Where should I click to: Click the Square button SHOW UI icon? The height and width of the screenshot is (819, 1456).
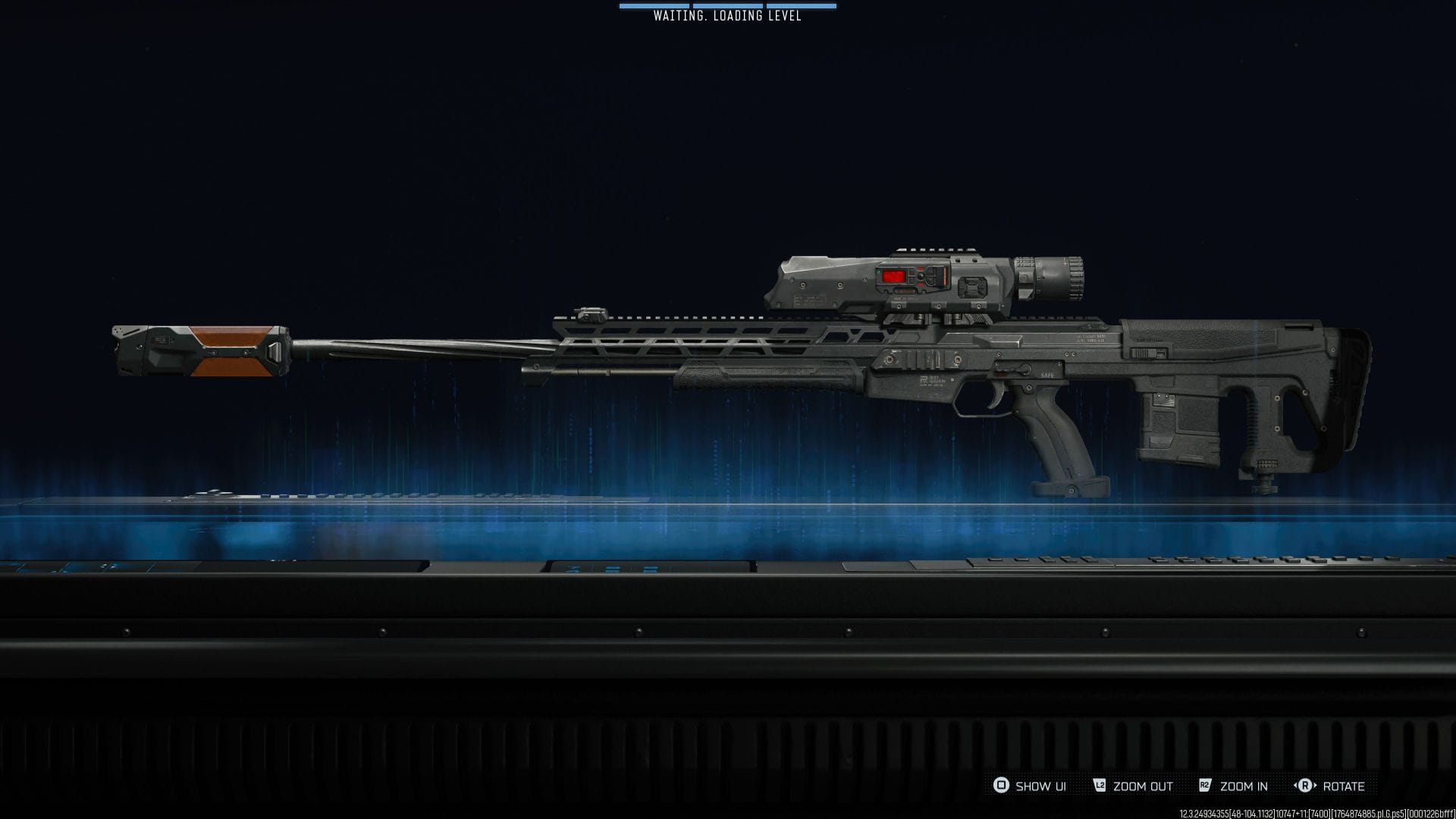pyautogui.click(x=1001, y=786)
